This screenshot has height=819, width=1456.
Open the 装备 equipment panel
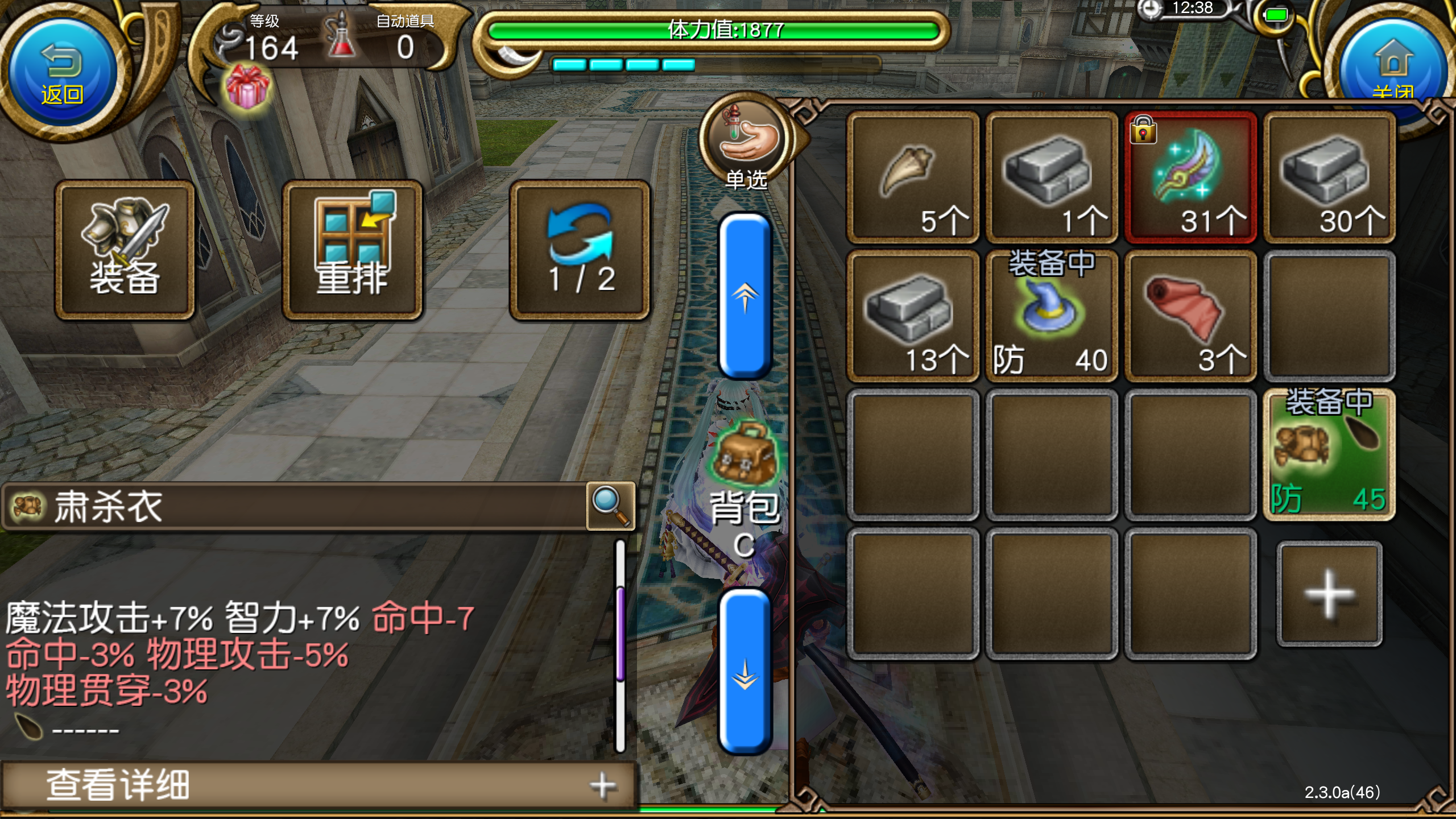126,249
